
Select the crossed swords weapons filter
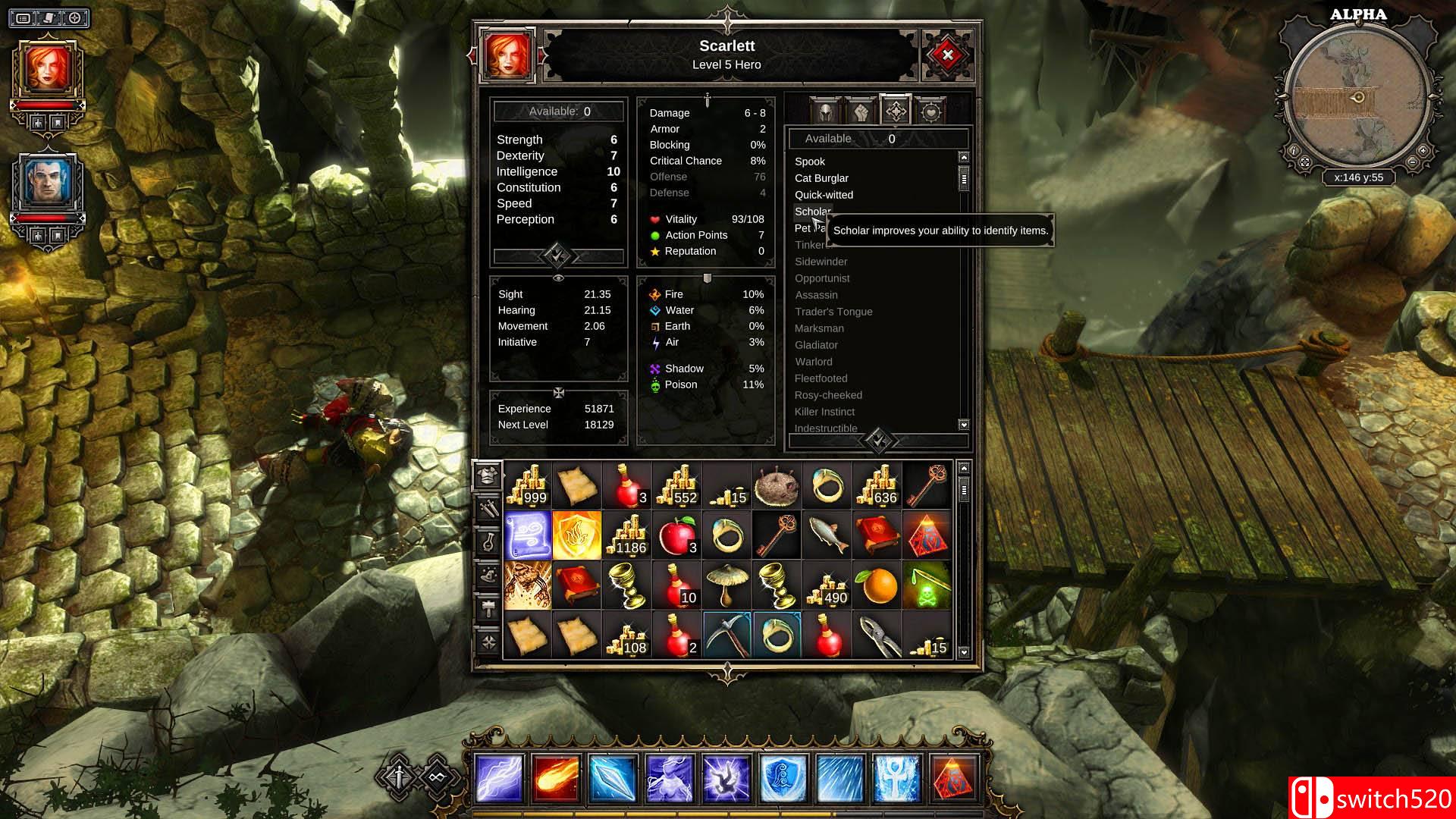click(x=488, y=506)
